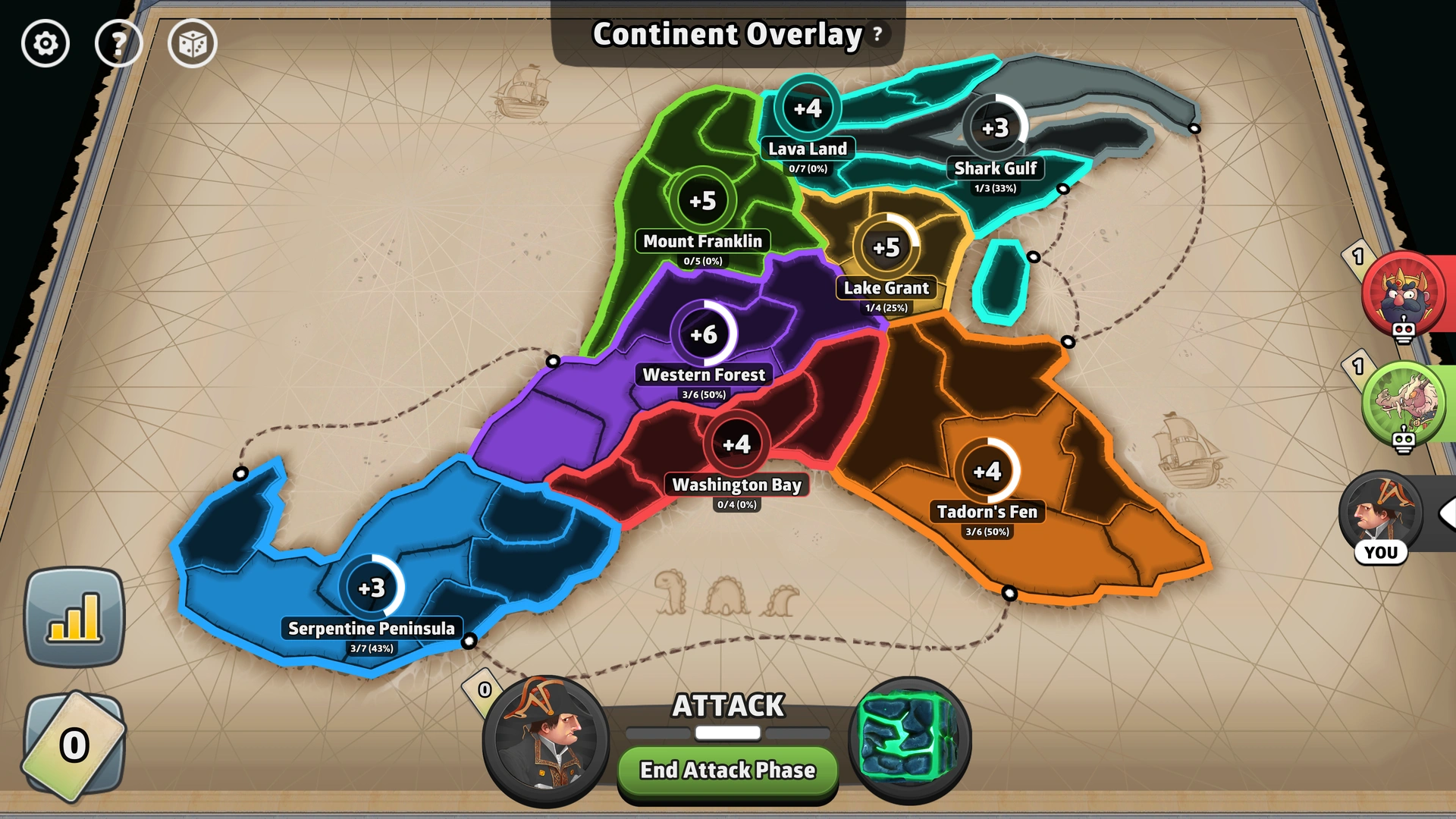Toggle the Lava Land +4 bonus badge
The height and width of the screenshot is (819, 1456).
click(x=809, y=108)
